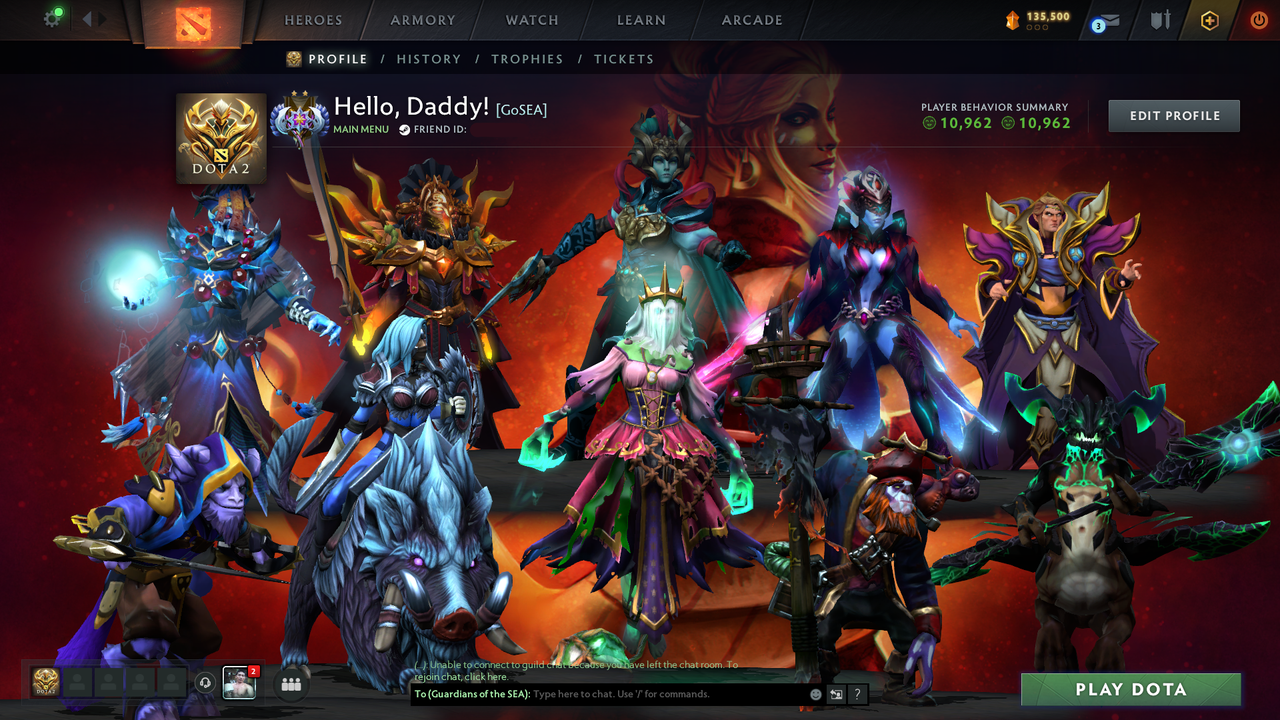The height and width of the screenshot is (720, 1280).
Task: Open the mail notifications icon
Action: pos(1108,19)
